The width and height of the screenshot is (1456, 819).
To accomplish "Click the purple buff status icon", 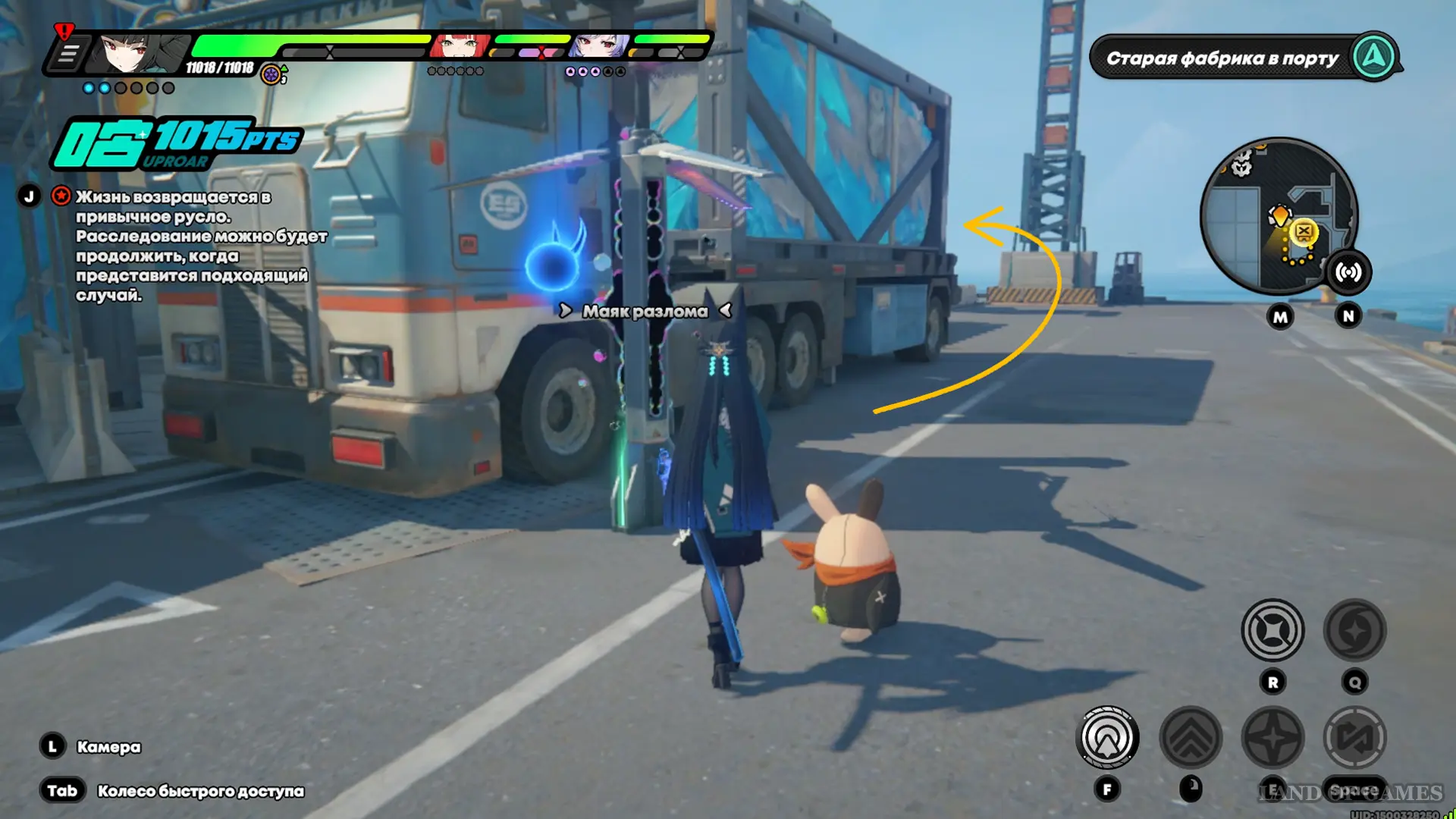I will click(x=271, y=74).
